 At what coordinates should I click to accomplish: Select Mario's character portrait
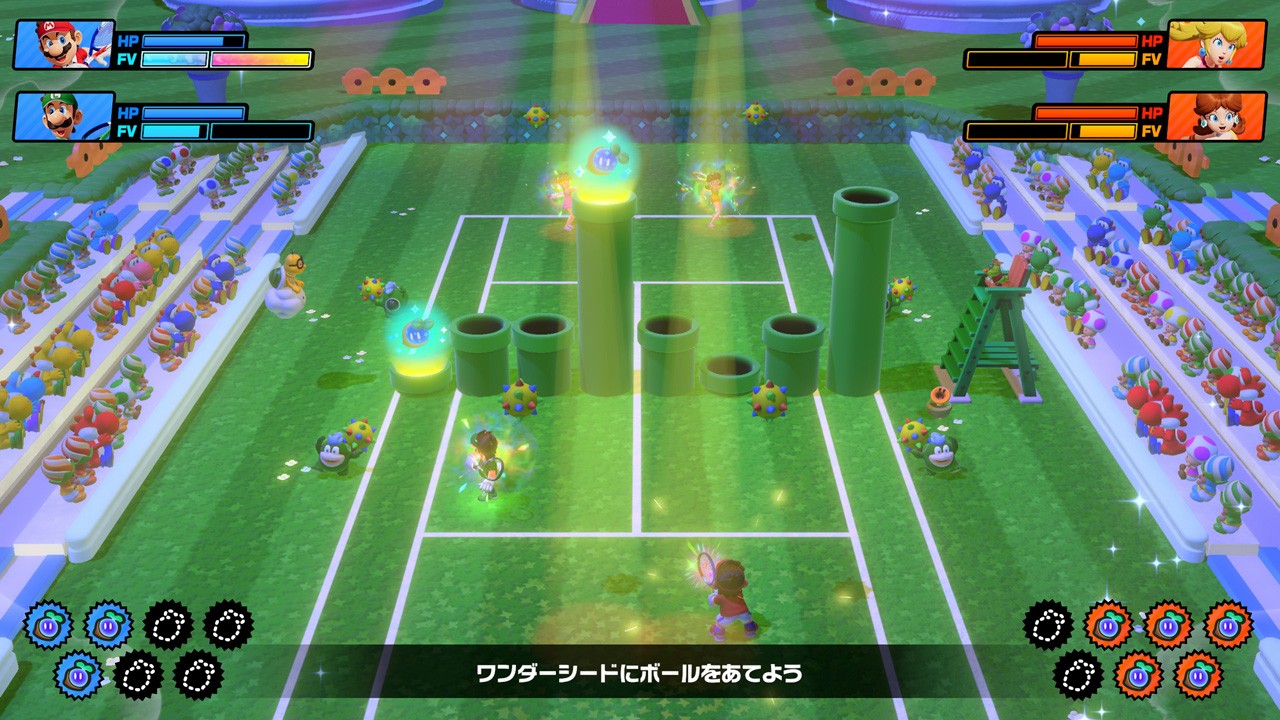click(x=62, y=45)
